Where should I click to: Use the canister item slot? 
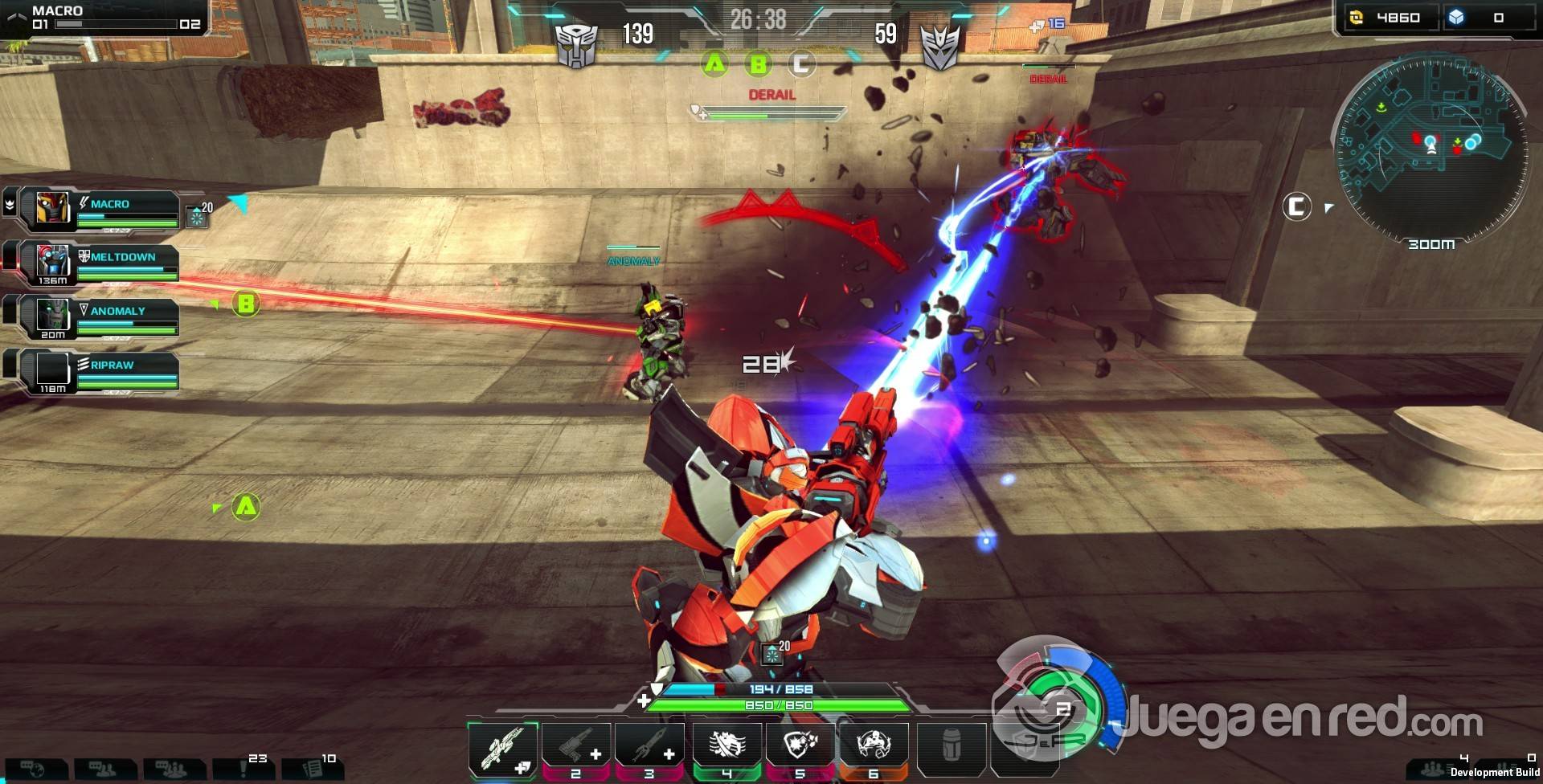(951, 749)
